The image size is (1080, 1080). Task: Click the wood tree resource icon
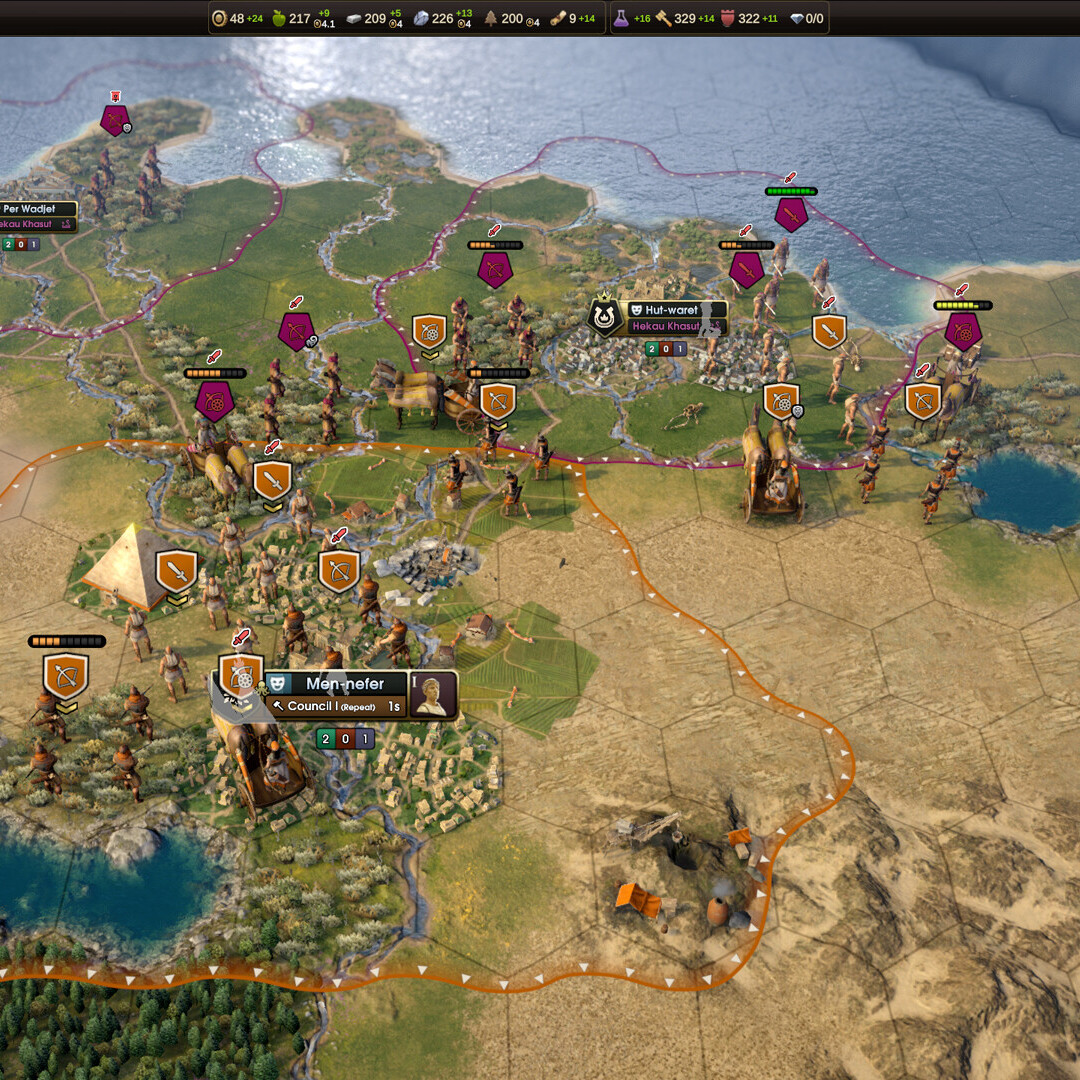[491, 18]
